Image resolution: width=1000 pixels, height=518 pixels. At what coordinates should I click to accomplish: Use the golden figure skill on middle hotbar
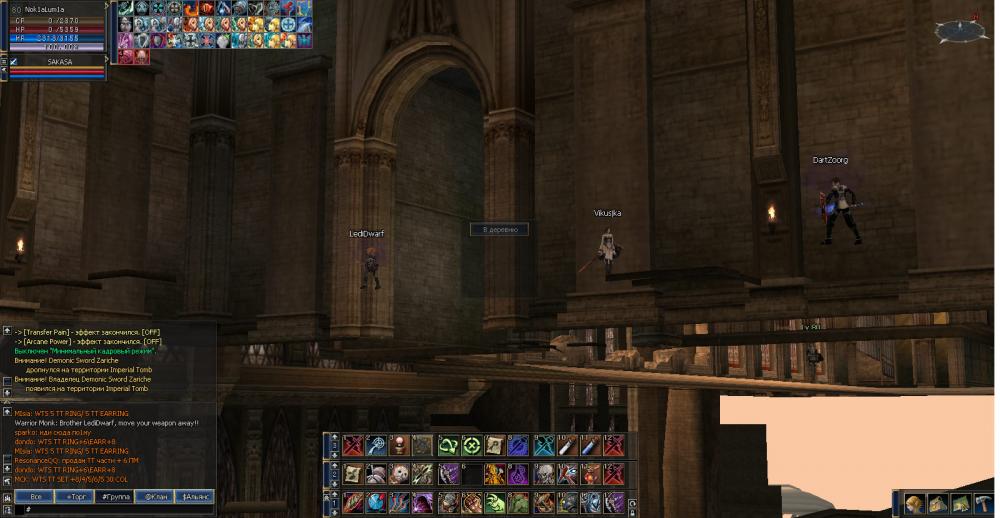pos(495,474)
